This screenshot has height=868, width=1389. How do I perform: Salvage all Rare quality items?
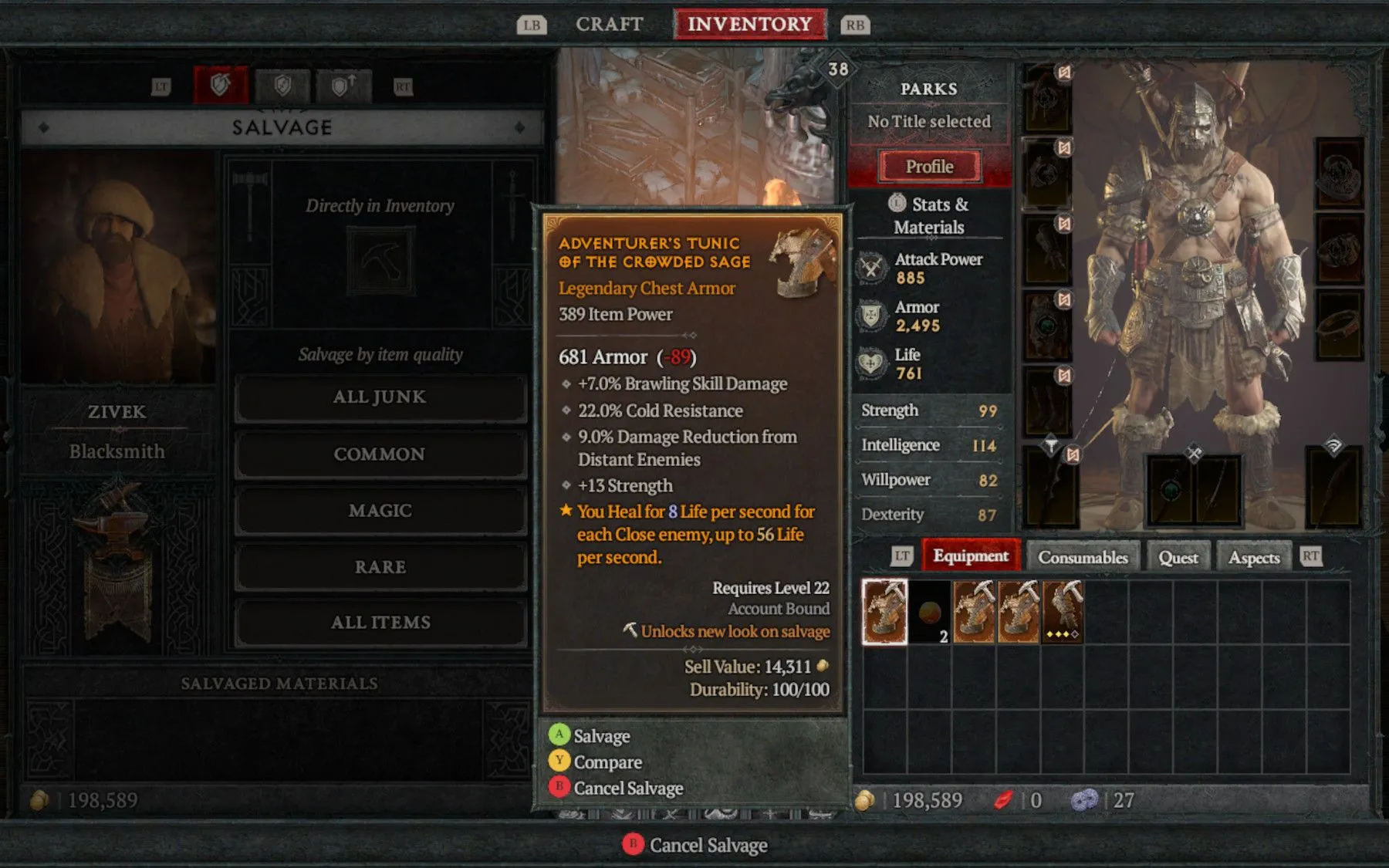[x=380, y=567]
